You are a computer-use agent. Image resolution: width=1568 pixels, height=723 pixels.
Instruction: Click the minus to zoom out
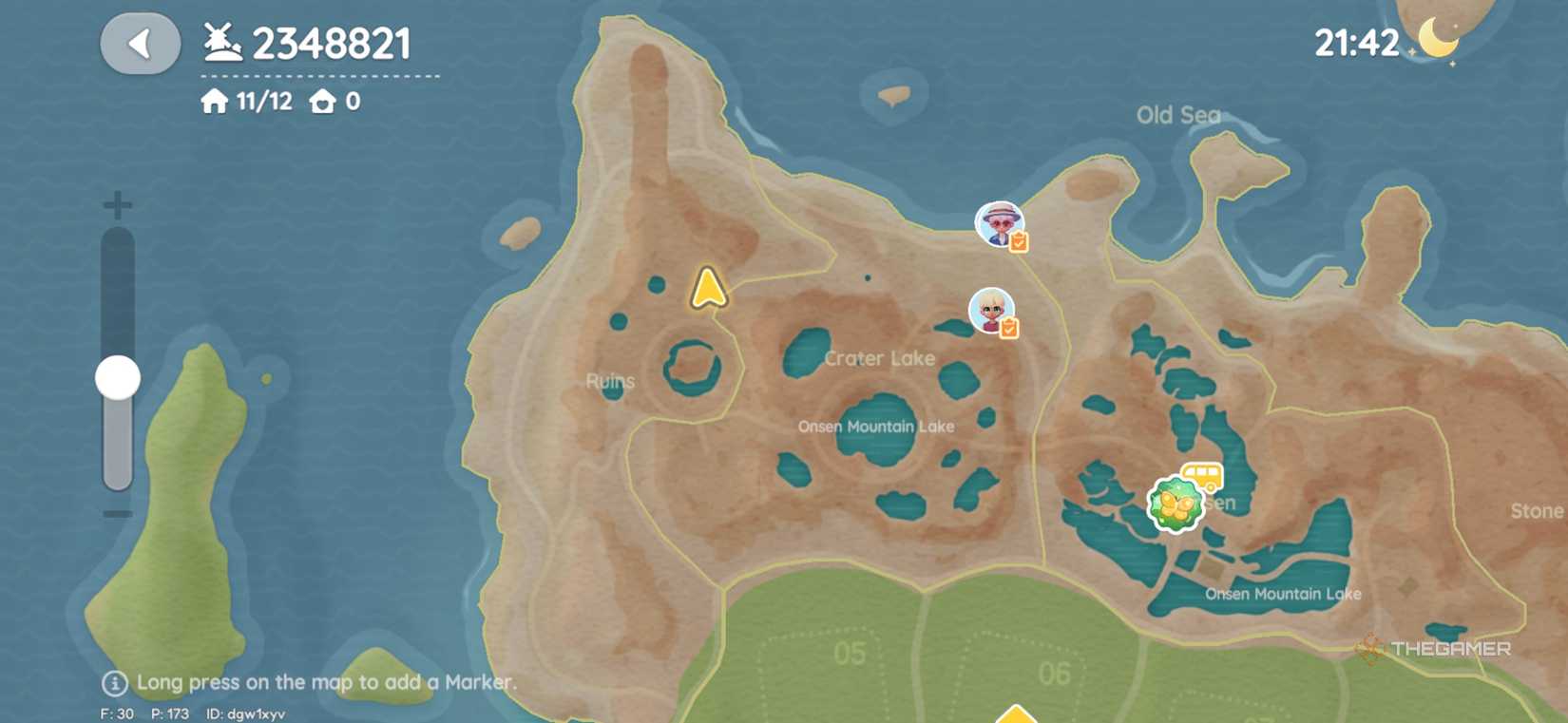(x=116, y=514)
